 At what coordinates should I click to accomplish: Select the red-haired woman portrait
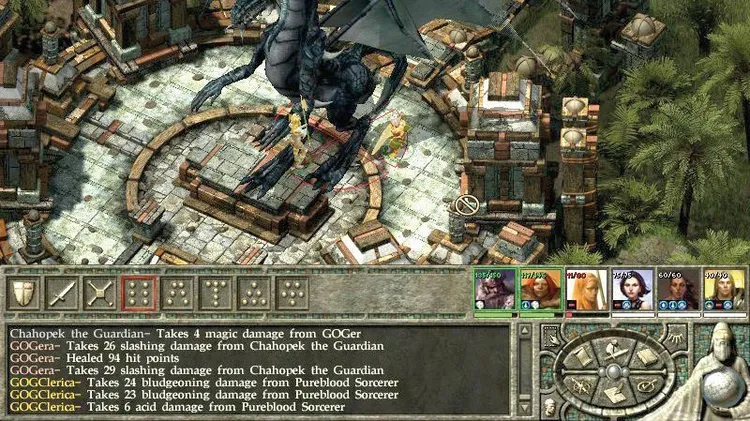pyautogui.click(x=540, y=291)
